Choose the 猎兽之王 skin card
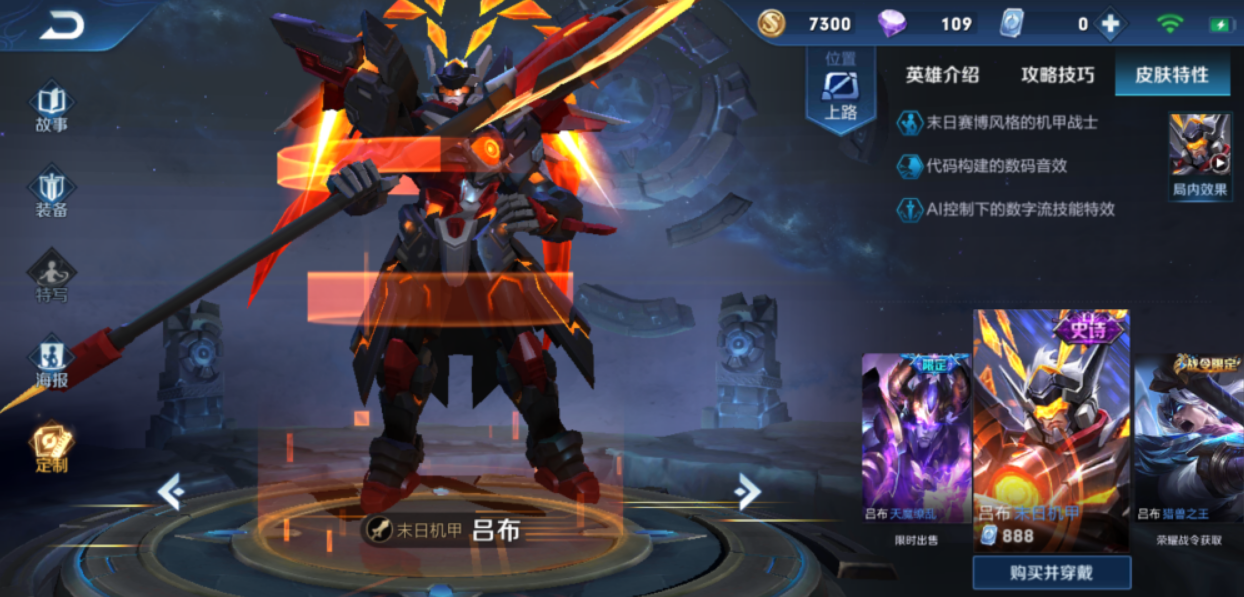This screenshot has height=597, width=1244. tap(1188, 438)
